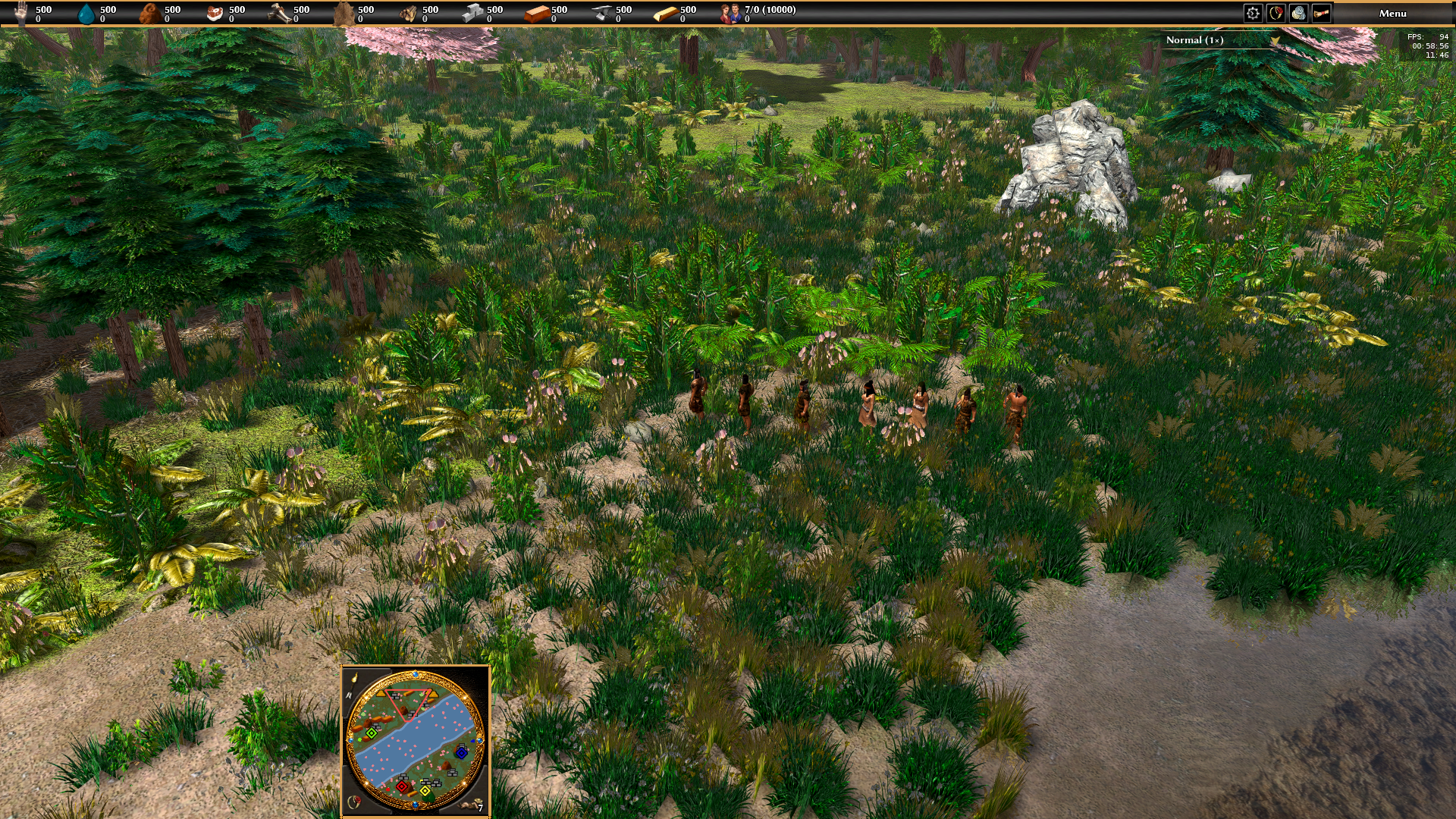Click the raw meat resource icon
Viewport: 1456px width, 819px height.
[215, 13]
